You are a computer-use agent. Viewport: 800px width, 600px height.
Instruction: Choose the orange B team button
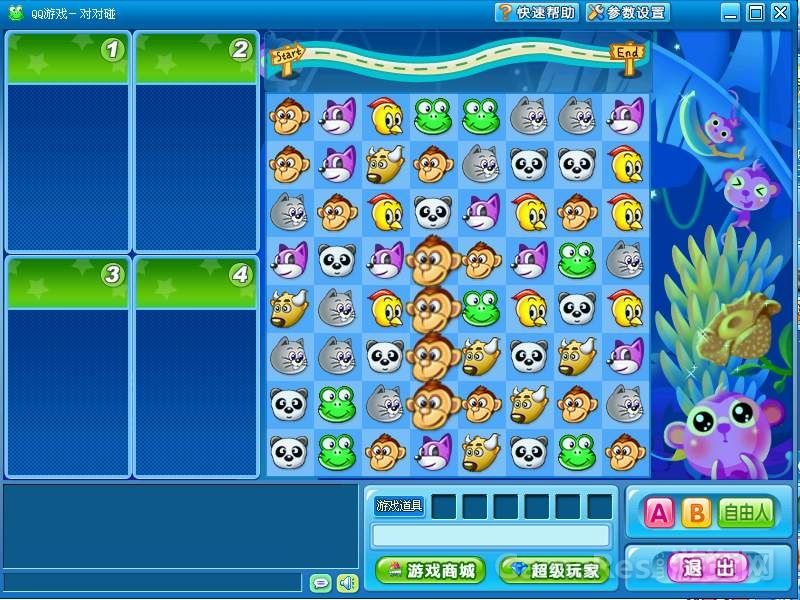pyautogui.click(x=696, y=513)
